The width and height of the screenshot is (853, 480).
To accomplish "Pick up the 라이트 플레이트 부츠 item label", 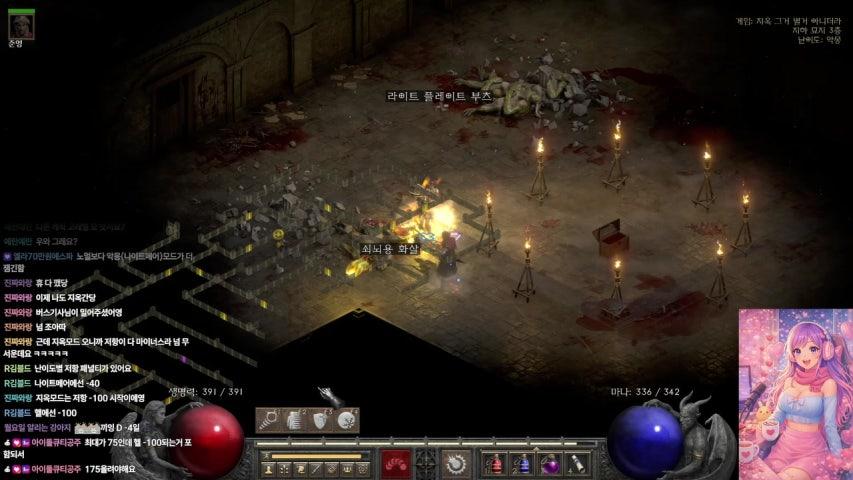I will 440,97.
